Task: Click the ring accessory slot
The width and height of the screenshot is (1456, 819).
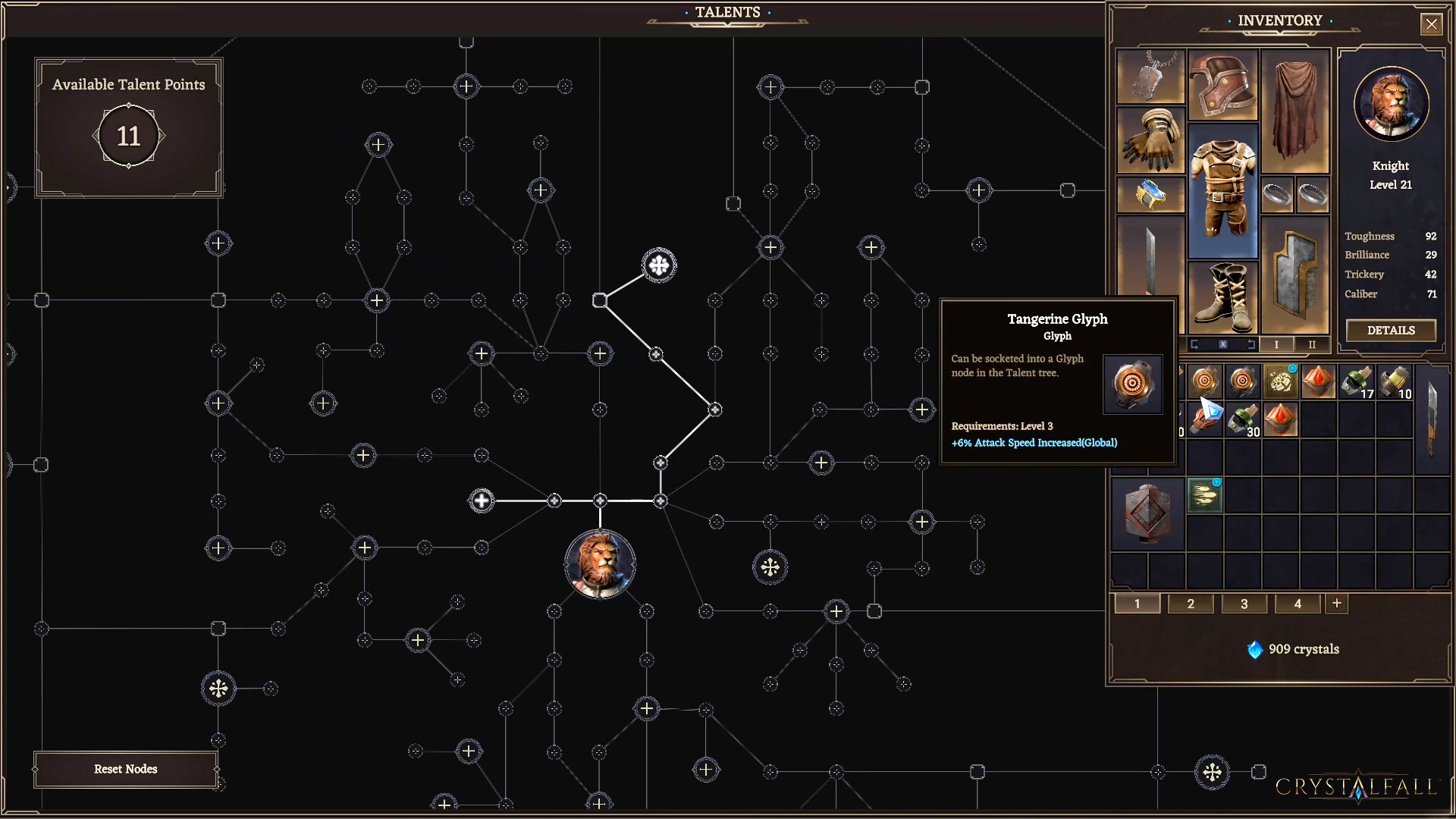Action: click(x=1278, y=194)
